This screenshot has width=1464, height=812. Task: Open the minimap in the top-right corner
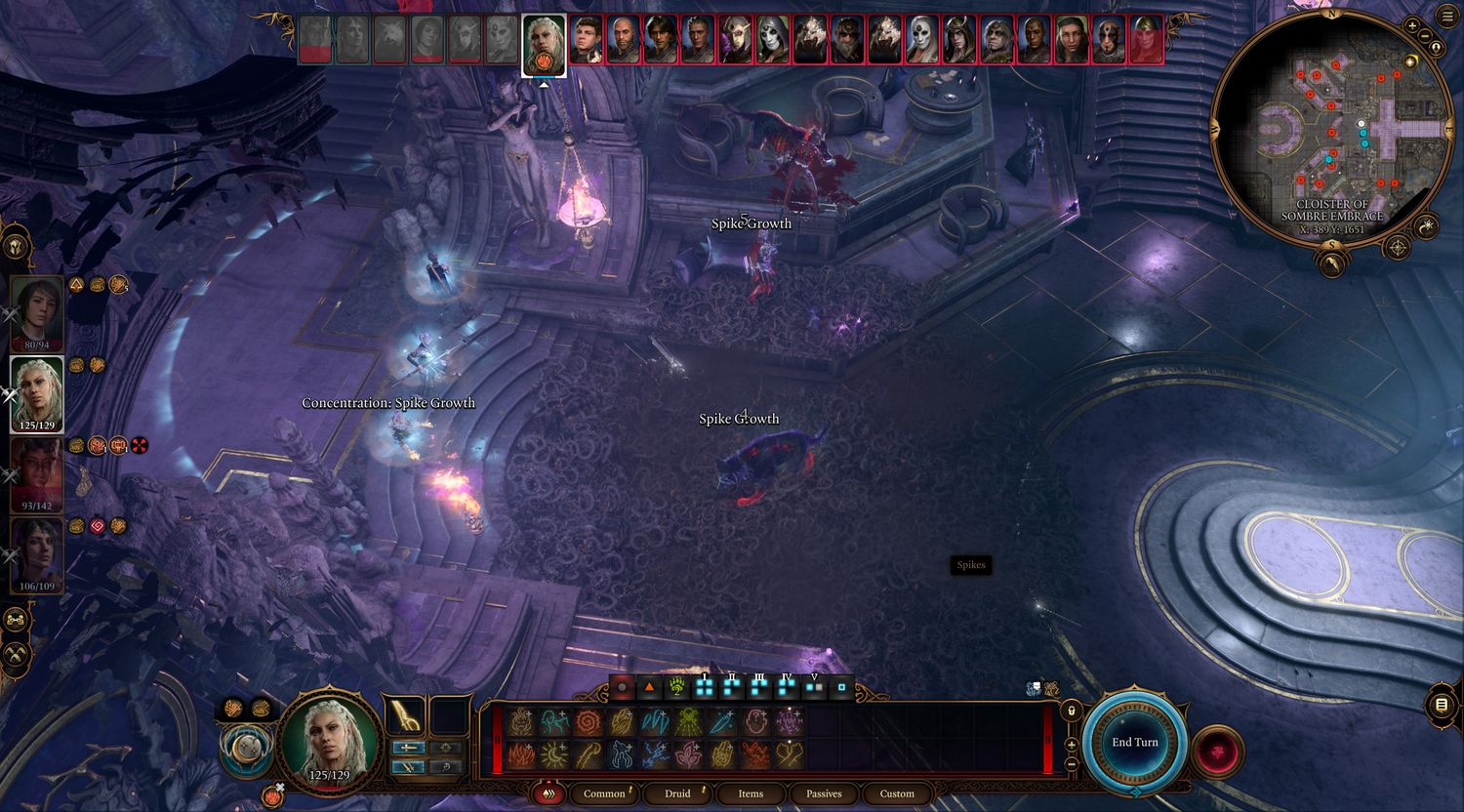[1331, 125]
